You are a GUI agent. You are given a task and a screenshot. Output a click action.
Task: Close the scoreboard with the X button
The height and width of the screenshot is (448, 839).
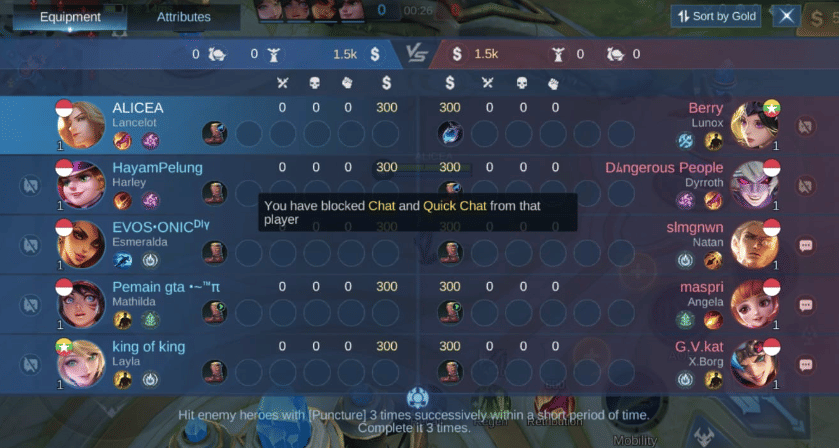[787, 16]
